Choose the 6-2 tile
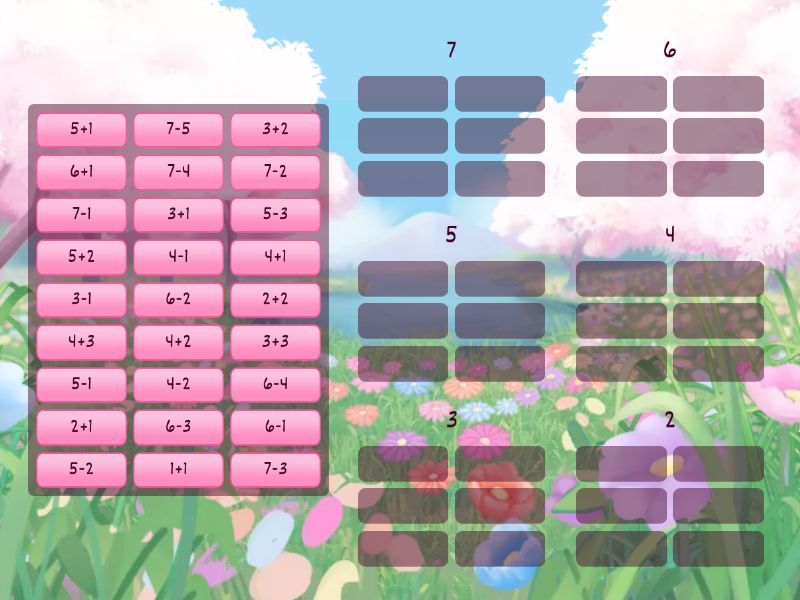This screenshot has height=600, width=800. tap(178, 299)
